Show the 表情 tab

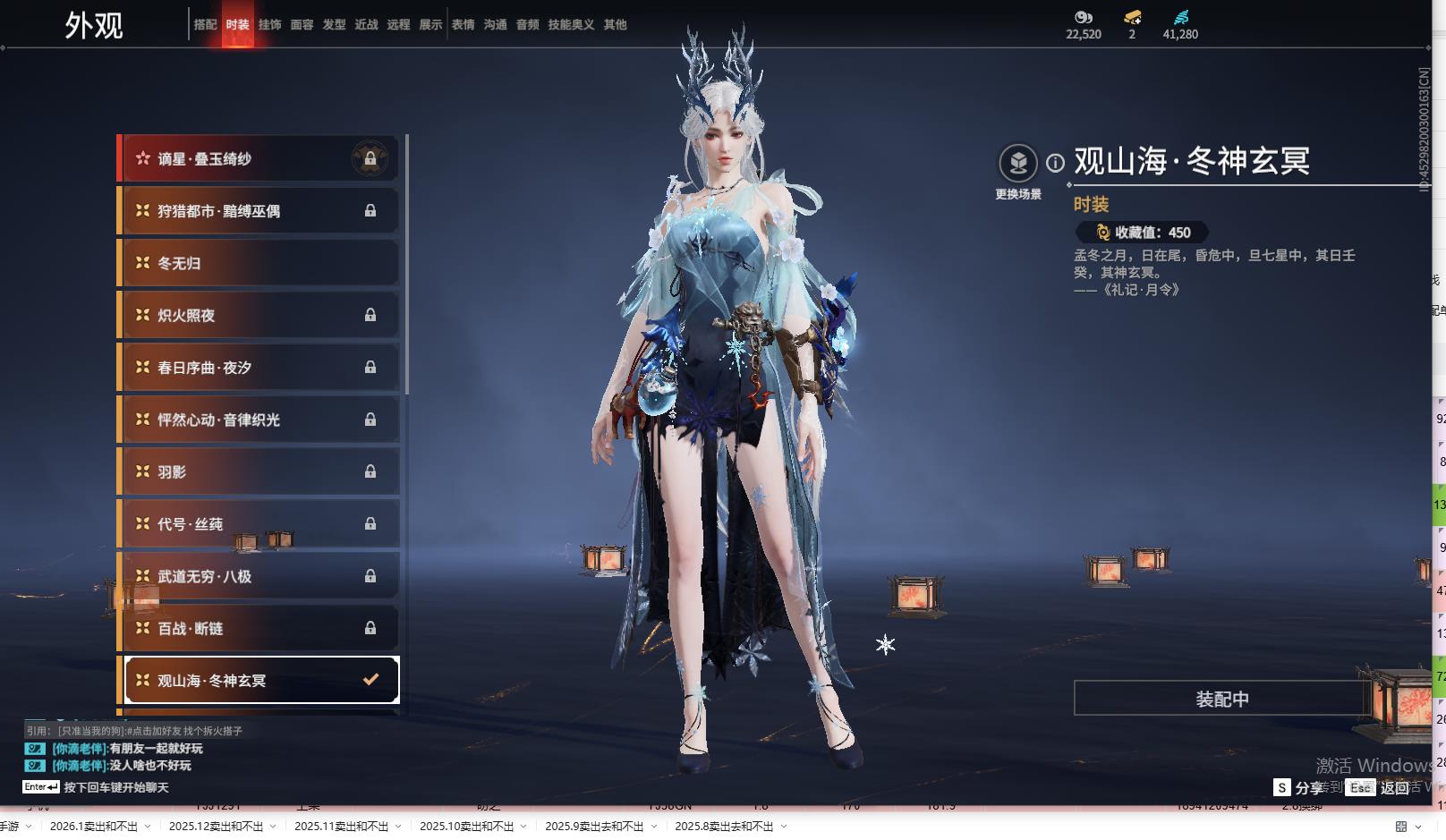pos(463,25)
